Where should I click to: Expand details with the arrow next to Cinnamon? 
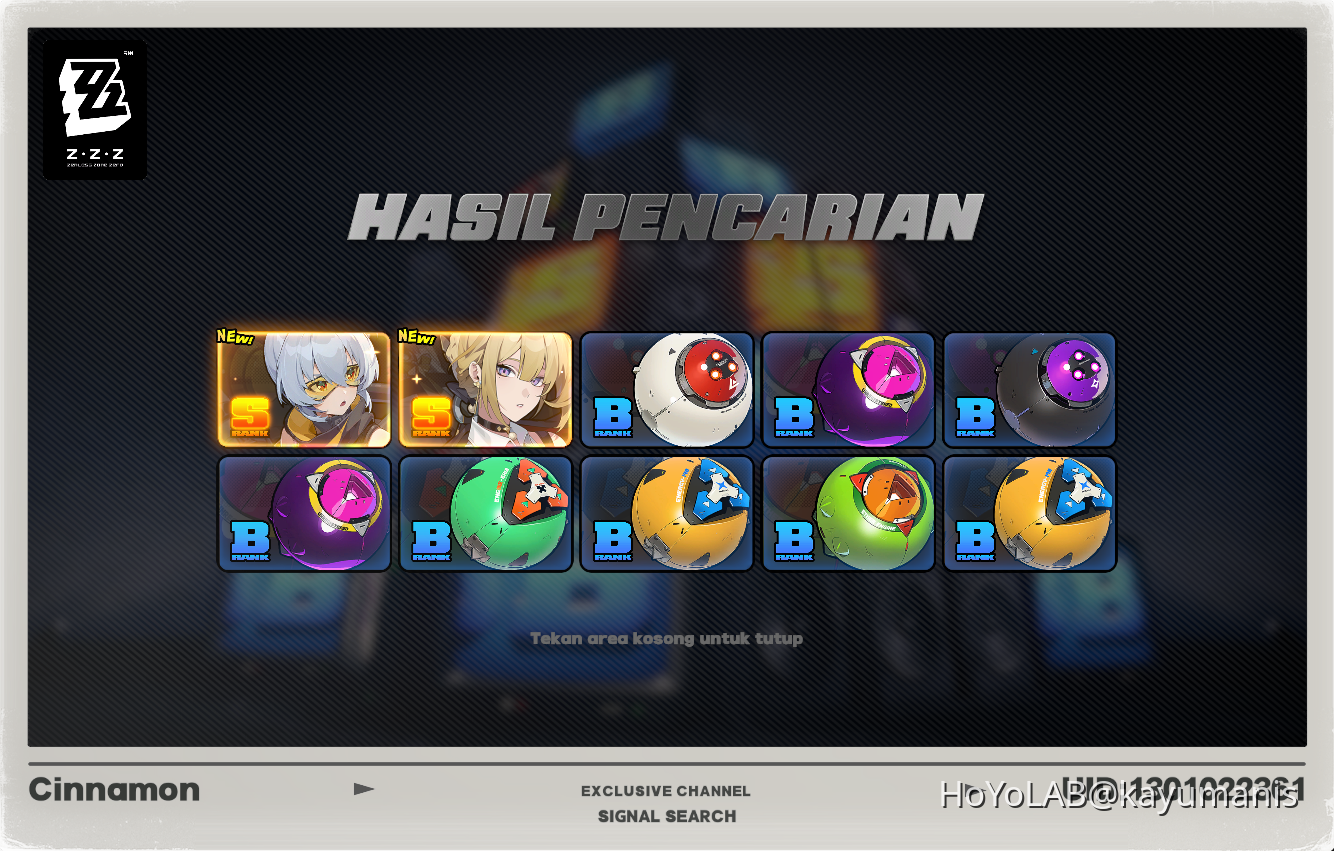365,789
